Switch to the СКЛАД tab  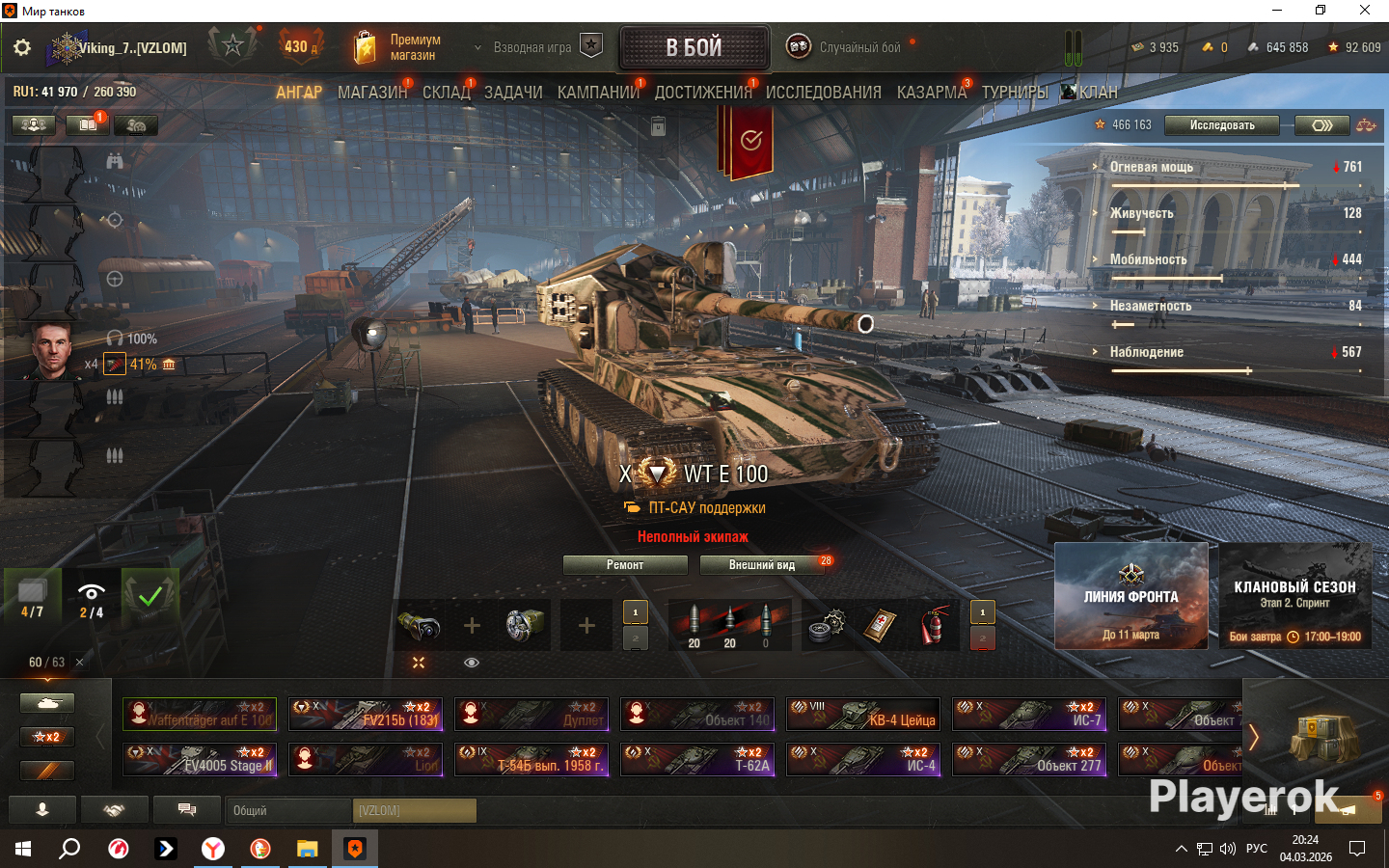[446, 93]
